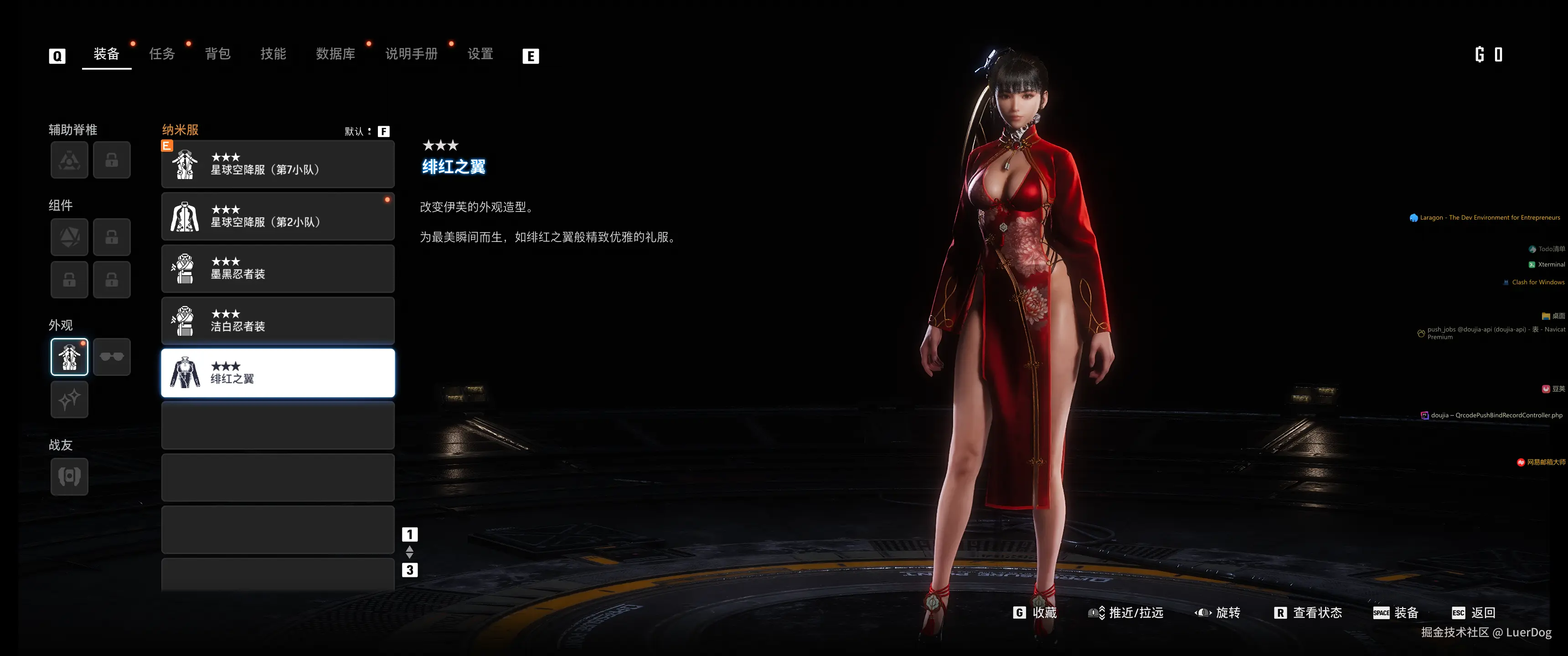Open the first component slot icon
The width and height of the screenshot is (1568, 656).
[x=69, y=237]
